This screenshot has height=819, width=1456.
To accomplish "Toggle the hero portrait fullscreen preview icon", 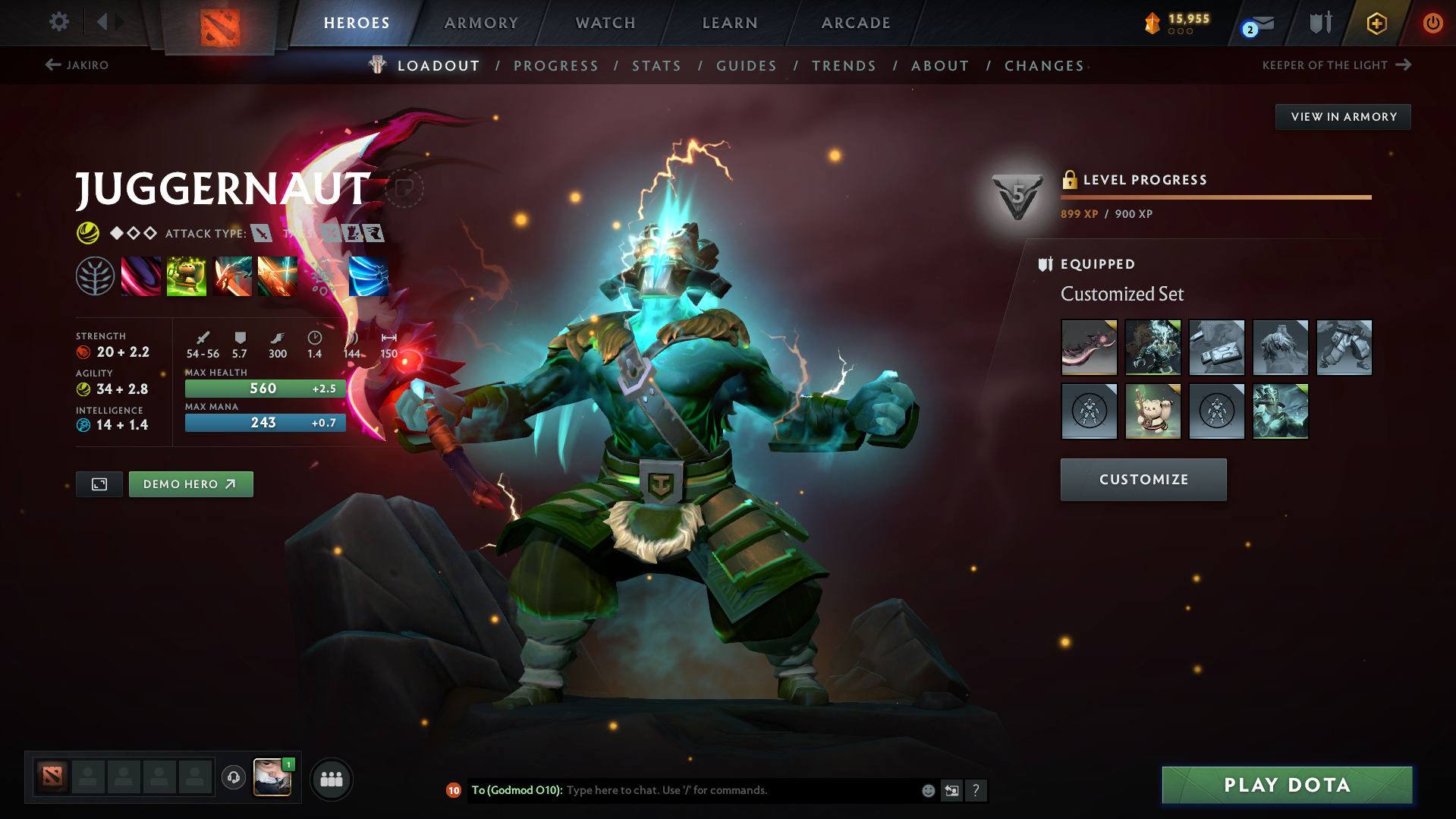I will [98, 484].
